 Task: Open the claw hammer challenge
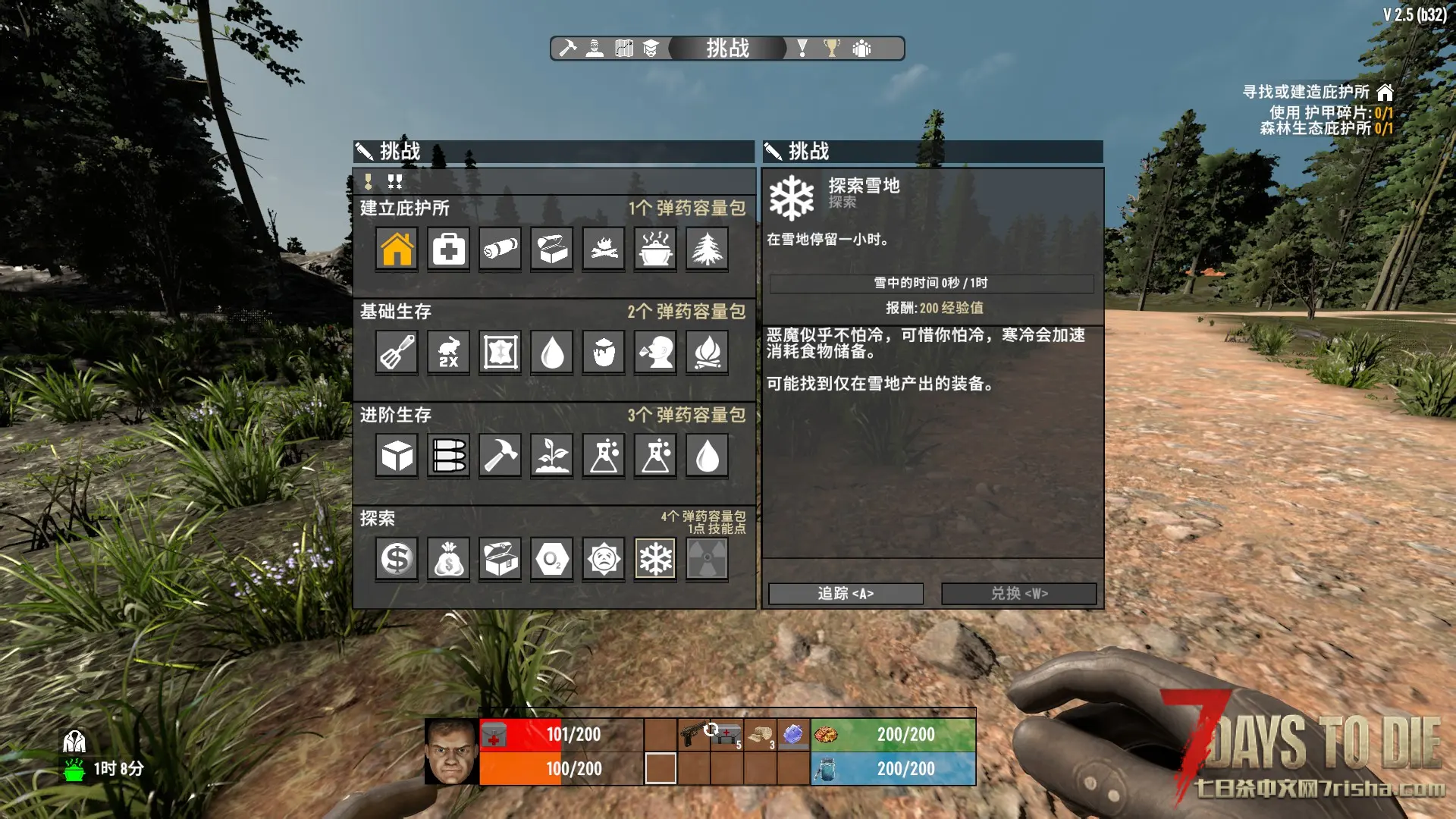(500, 456)
